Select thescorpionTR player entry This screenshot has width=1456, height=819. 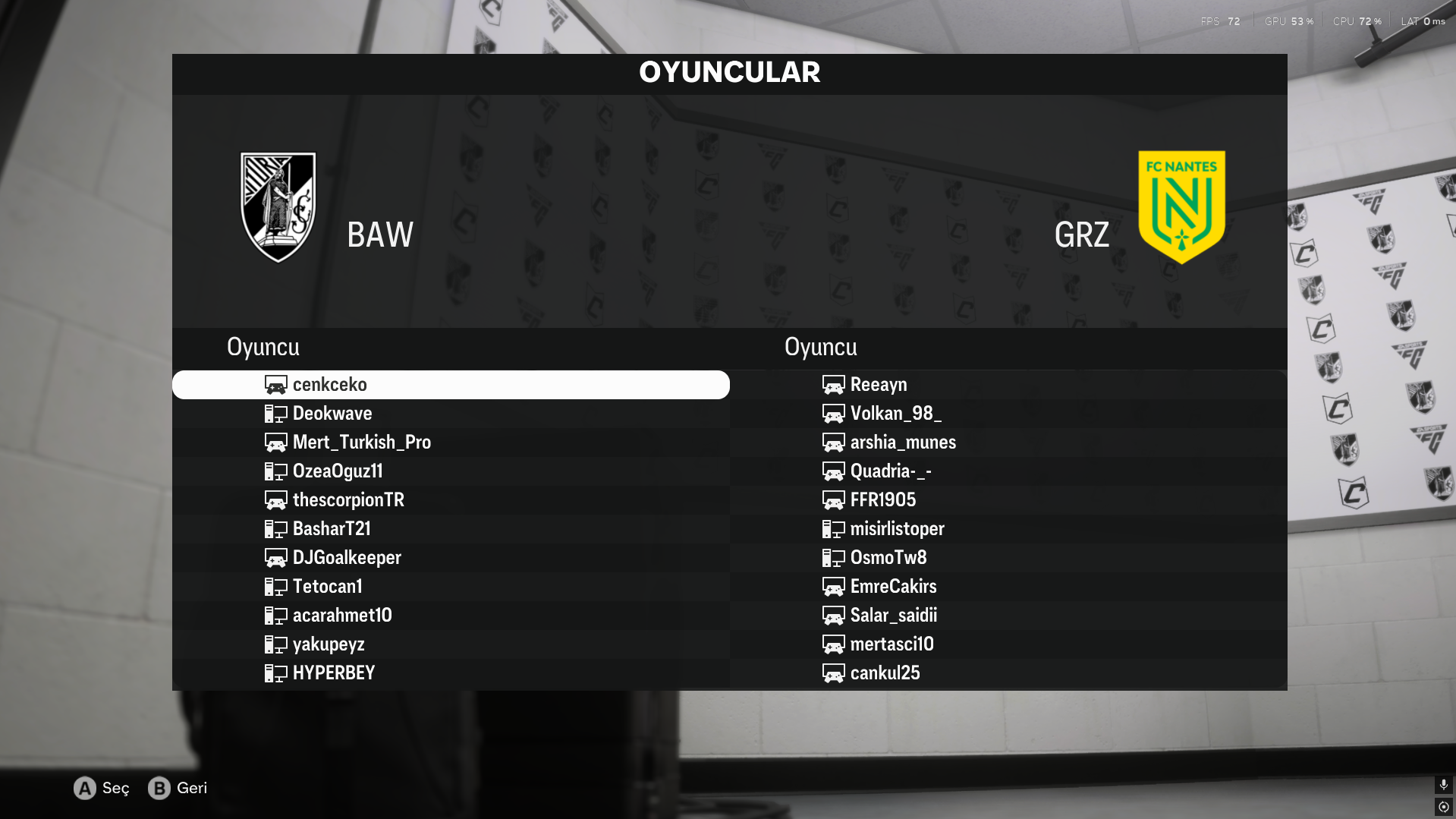[348, 500]
